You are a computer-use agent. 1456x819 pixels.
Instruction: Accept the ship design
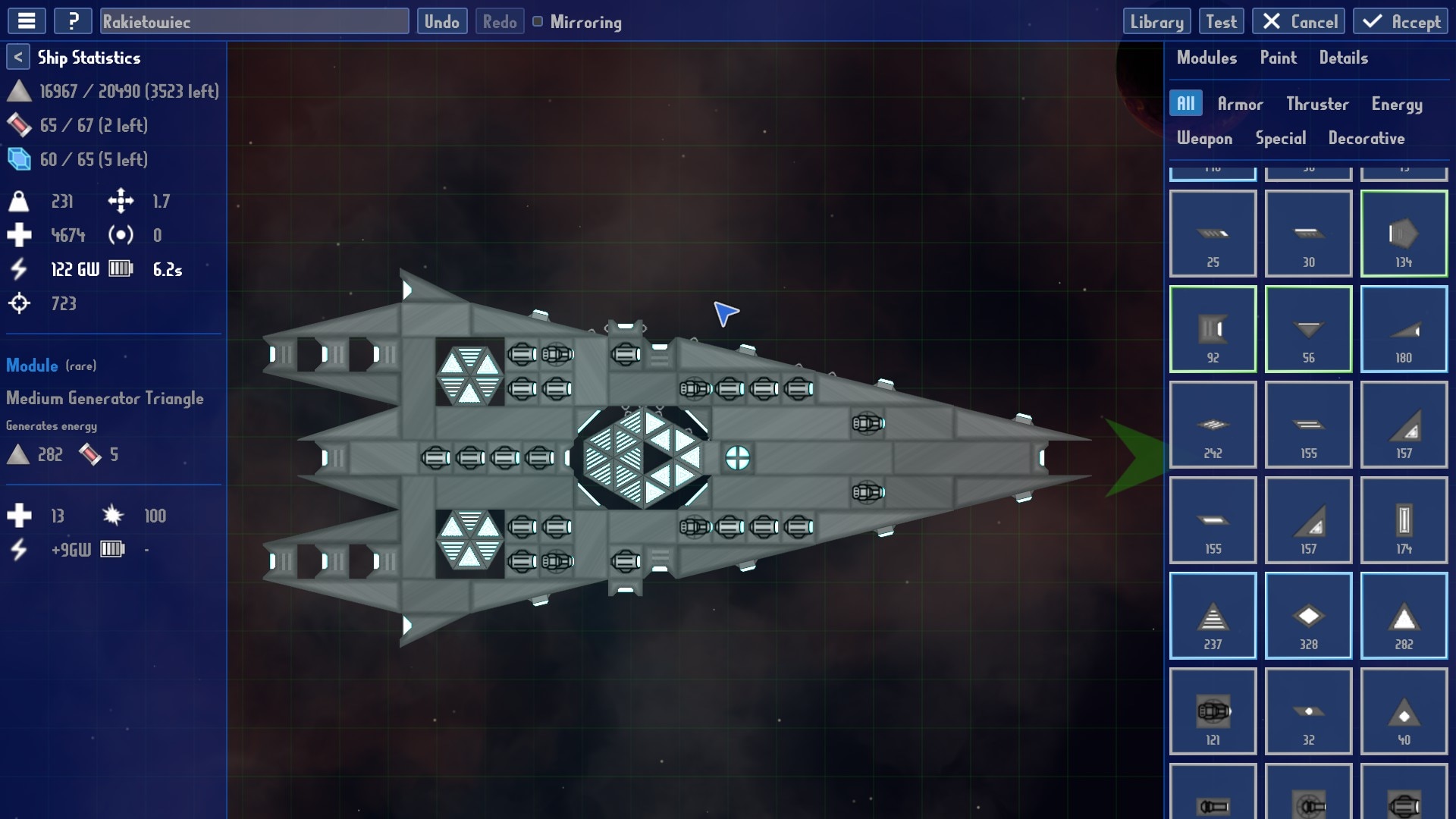[1400, 21]
